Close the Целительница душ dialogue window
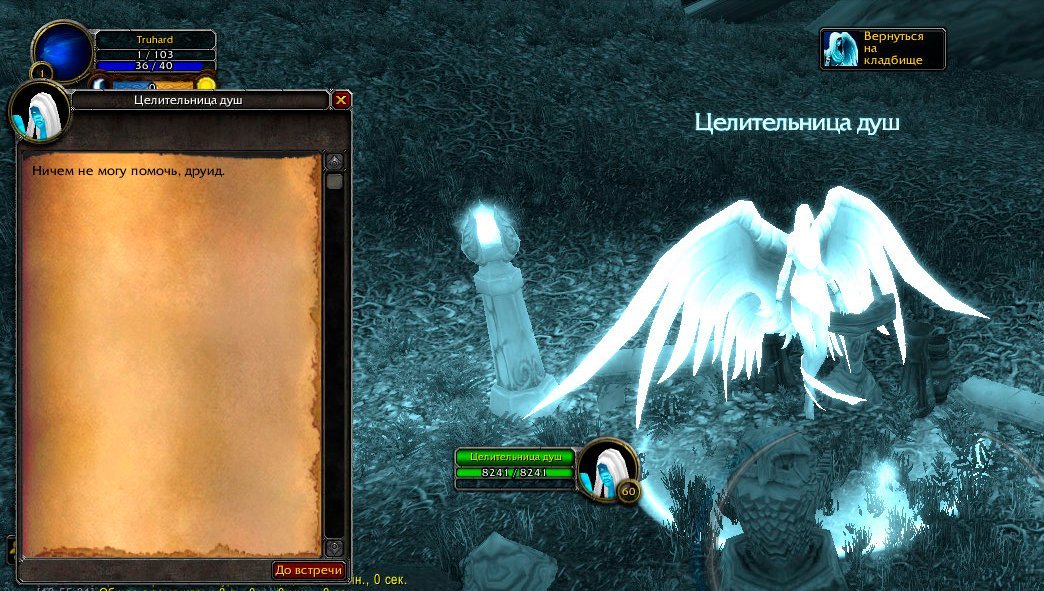Viewport: 1044px width, 591px height. click(x=341, y=100)
